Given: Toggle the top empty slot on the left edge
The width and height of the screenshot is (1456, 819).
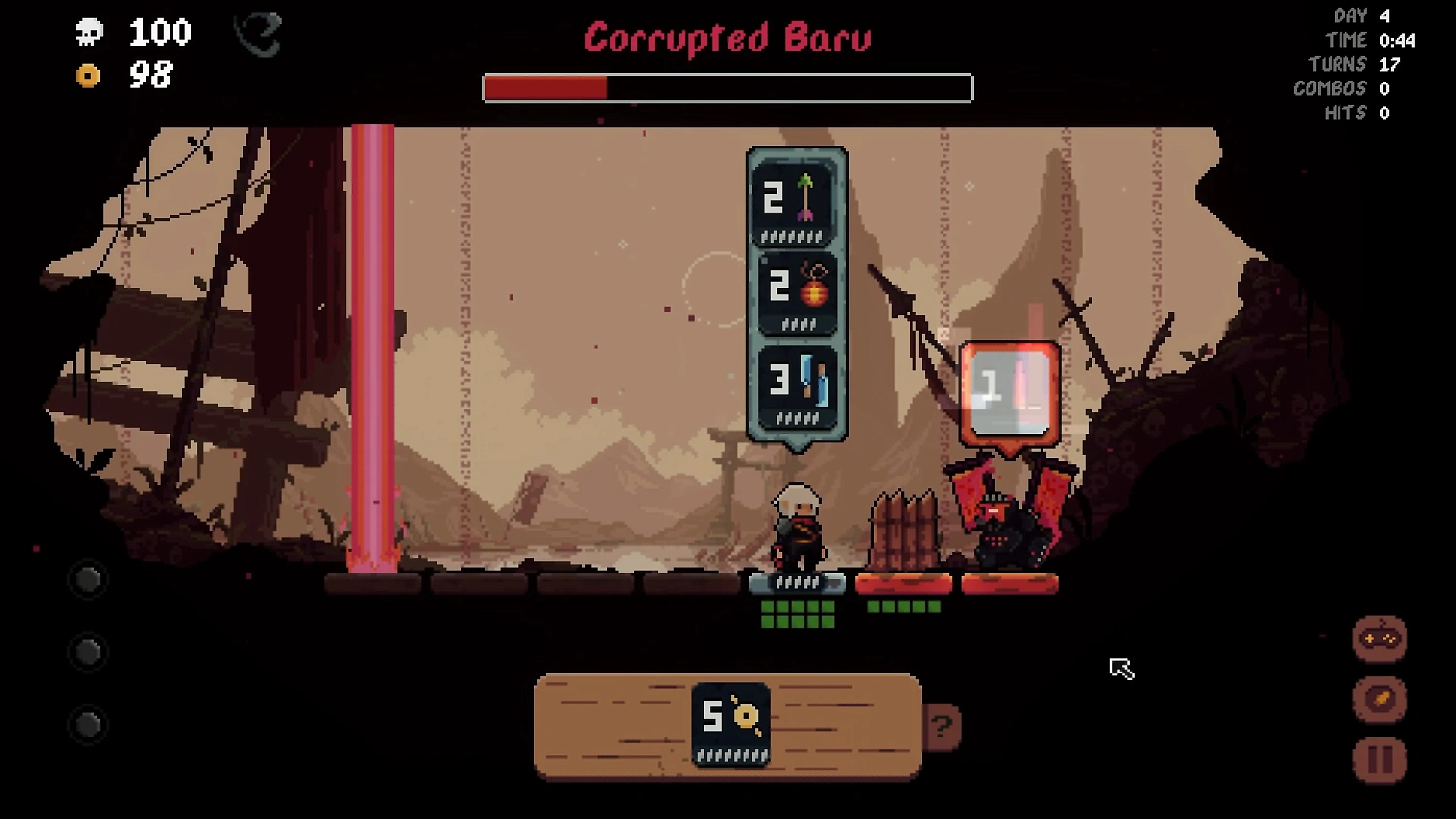Looking at the screenshot, I should point(86,579).
